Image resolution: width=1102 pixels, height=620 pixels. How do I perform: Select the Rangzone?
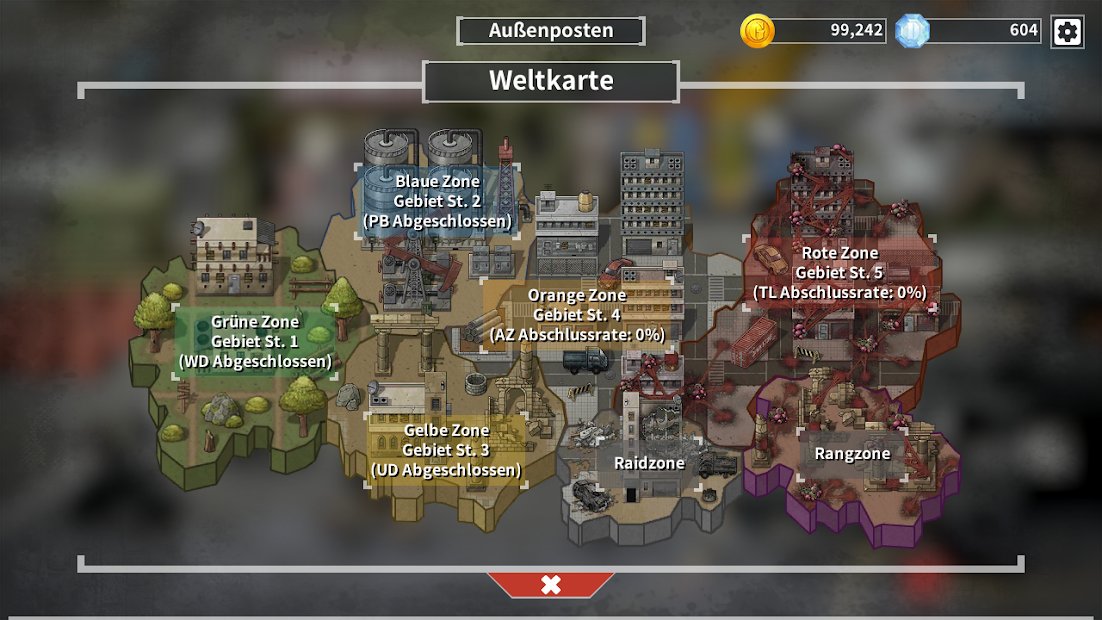852,454
